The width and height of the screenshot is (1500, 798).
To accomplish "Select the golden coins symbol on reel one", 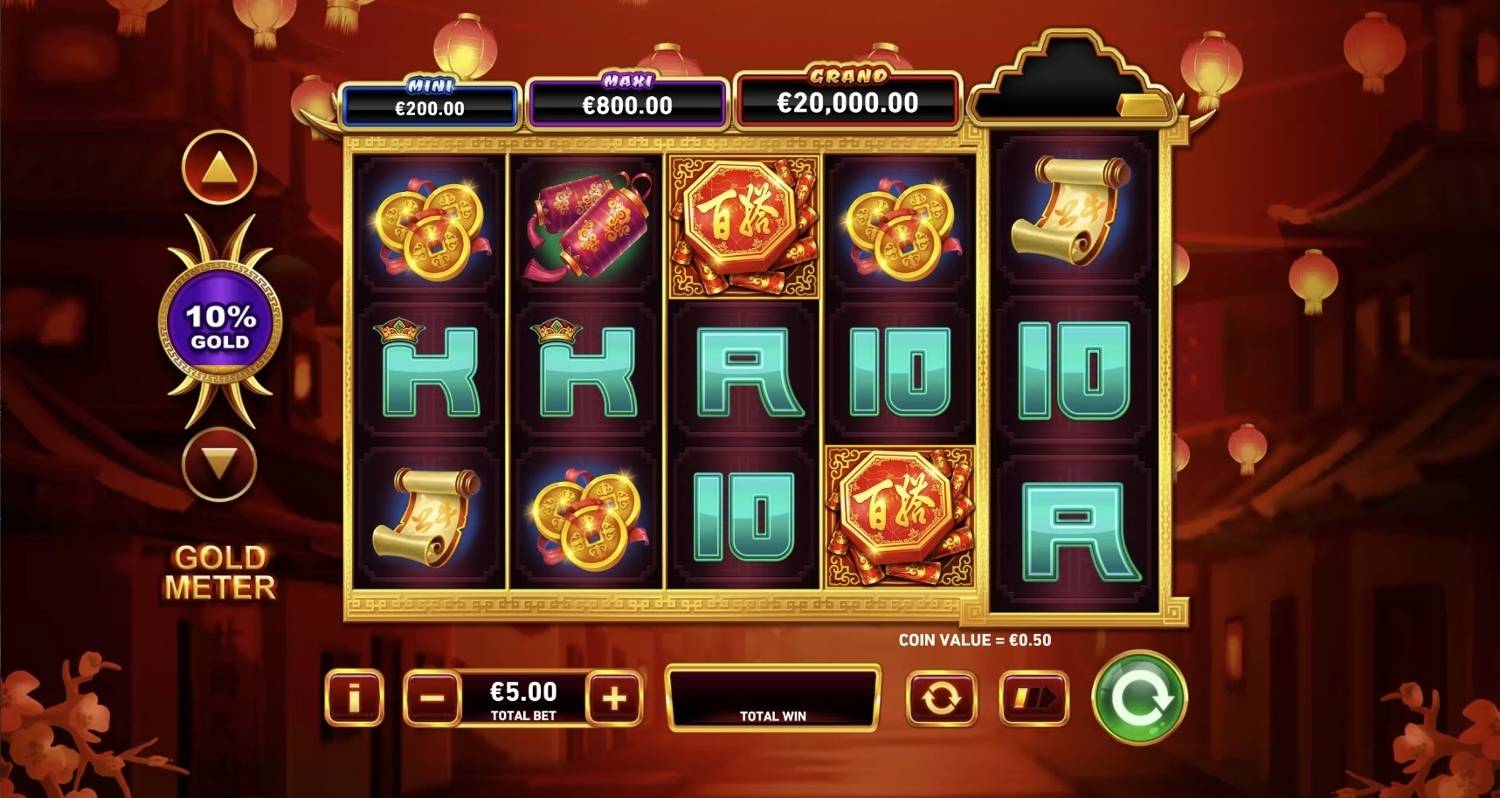I will [x=429, y=226].
